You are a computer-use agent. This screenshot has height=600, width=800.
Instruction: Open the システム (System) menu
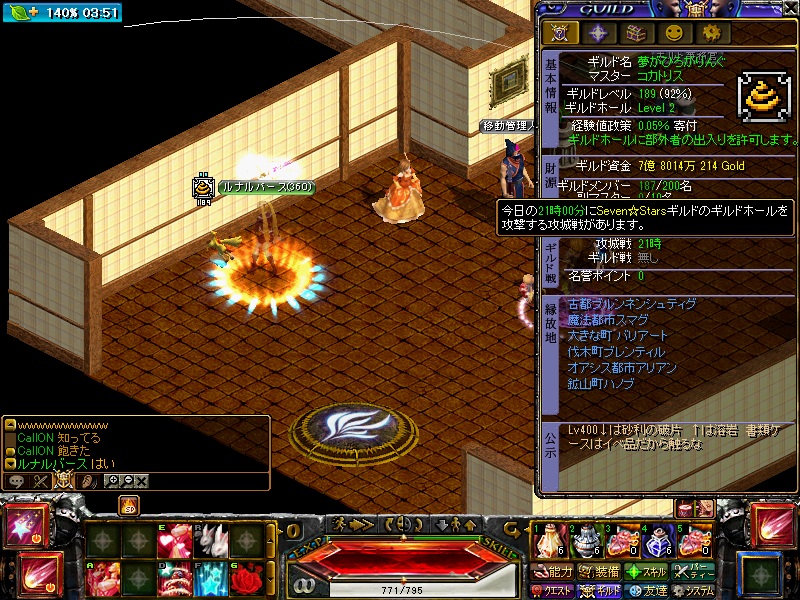click(x=694, y=591)
